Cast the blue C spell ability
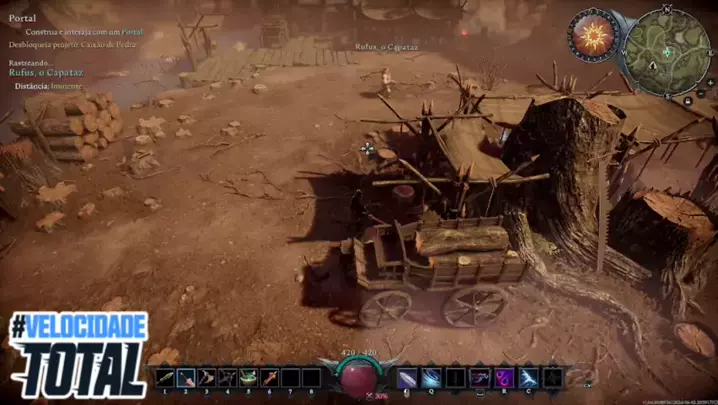This screenshot has width=718, height=405. pyautogui.click(x=527, y=378)
